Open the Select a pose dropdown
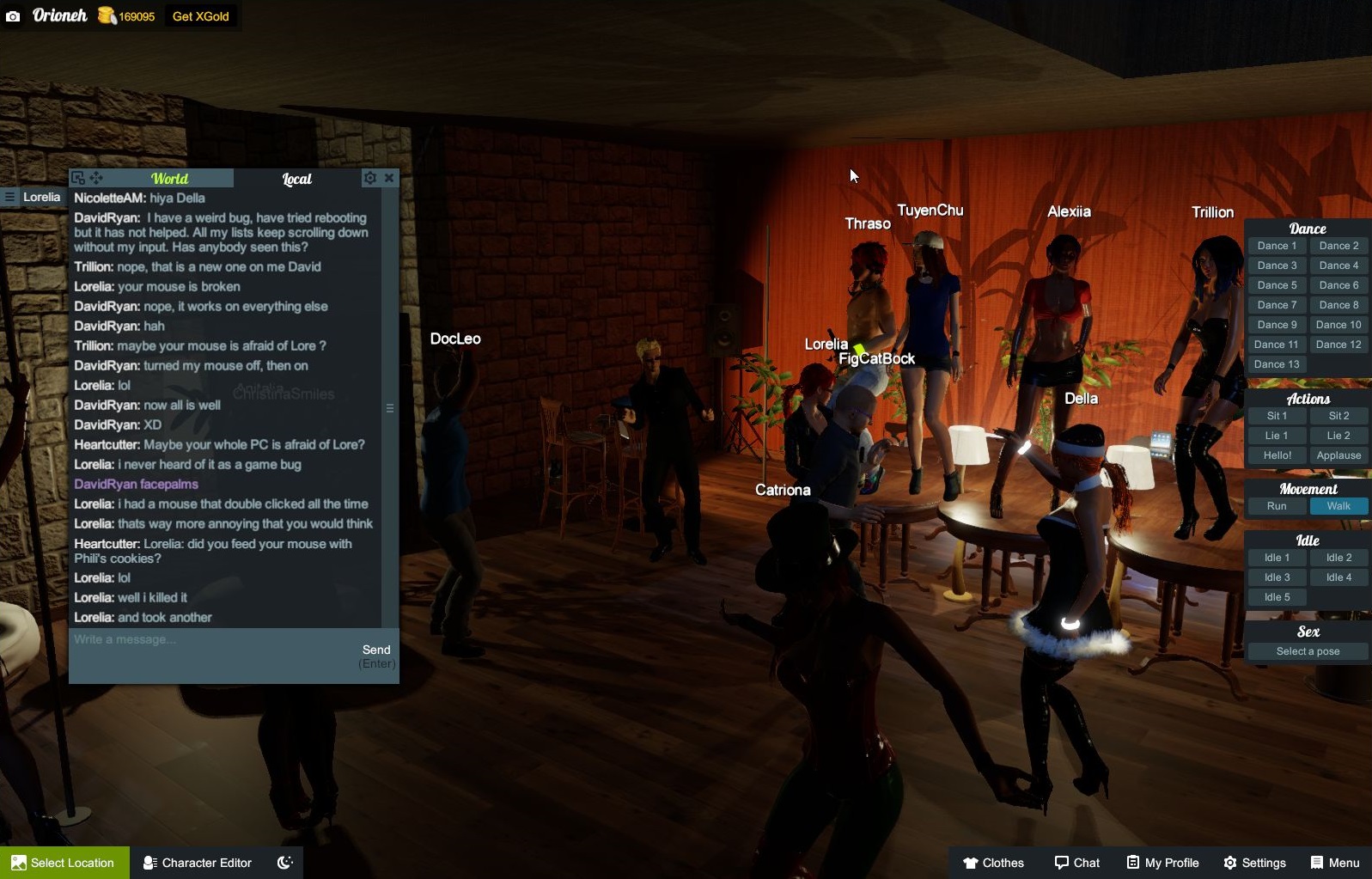 1308,650
